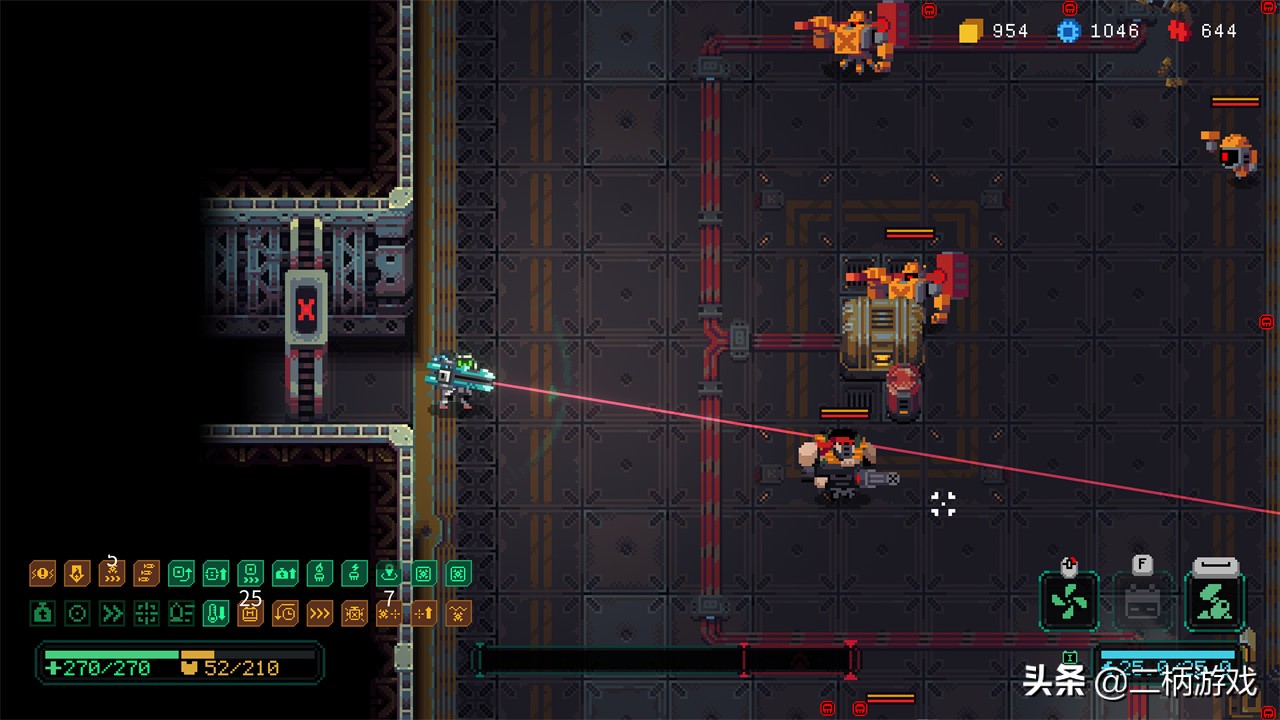Check the orange clock rewind perk
Viewport: 1280px width, 720px height.
[285, 613]
